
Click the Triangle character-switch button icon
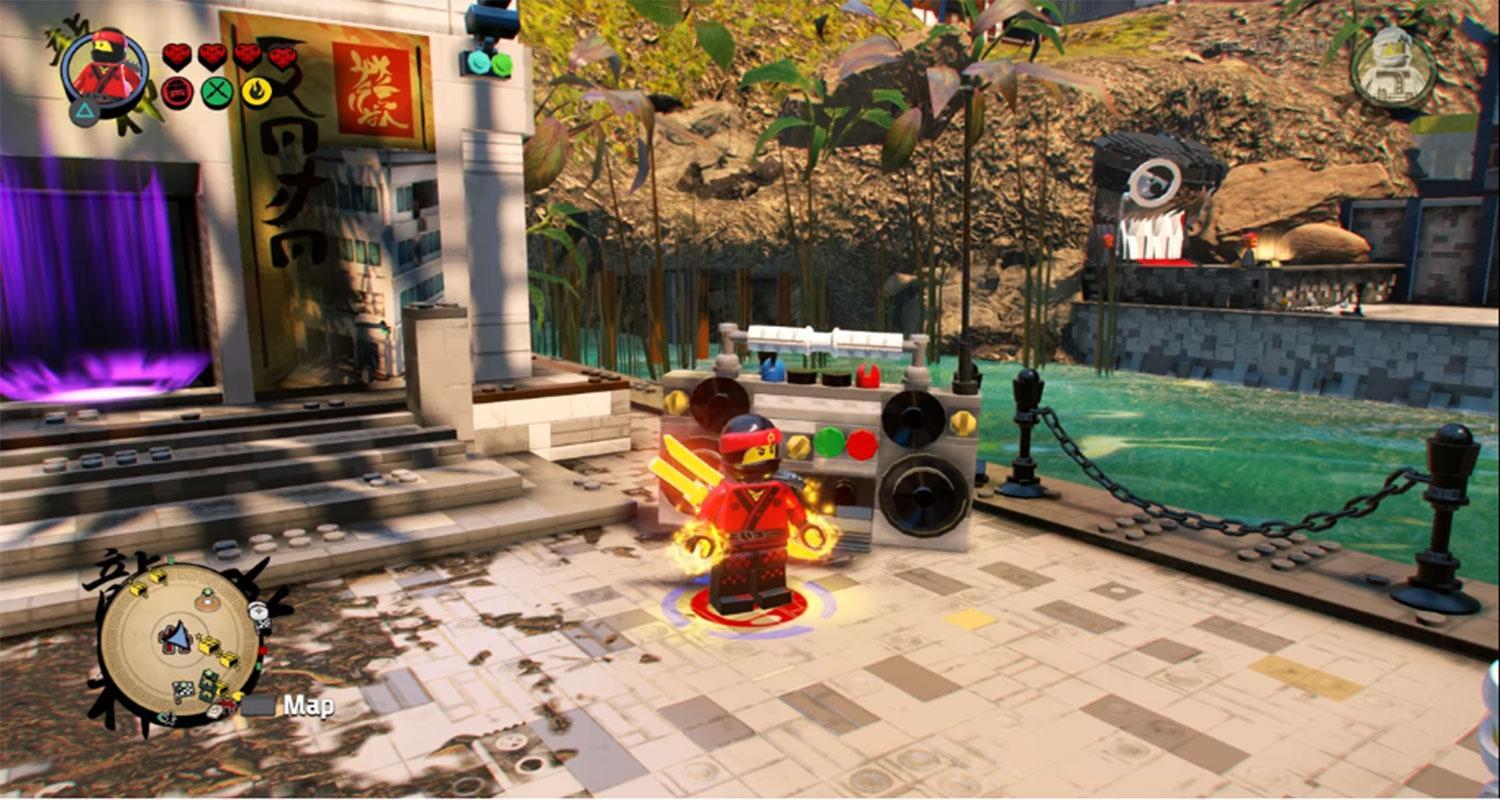82,111
